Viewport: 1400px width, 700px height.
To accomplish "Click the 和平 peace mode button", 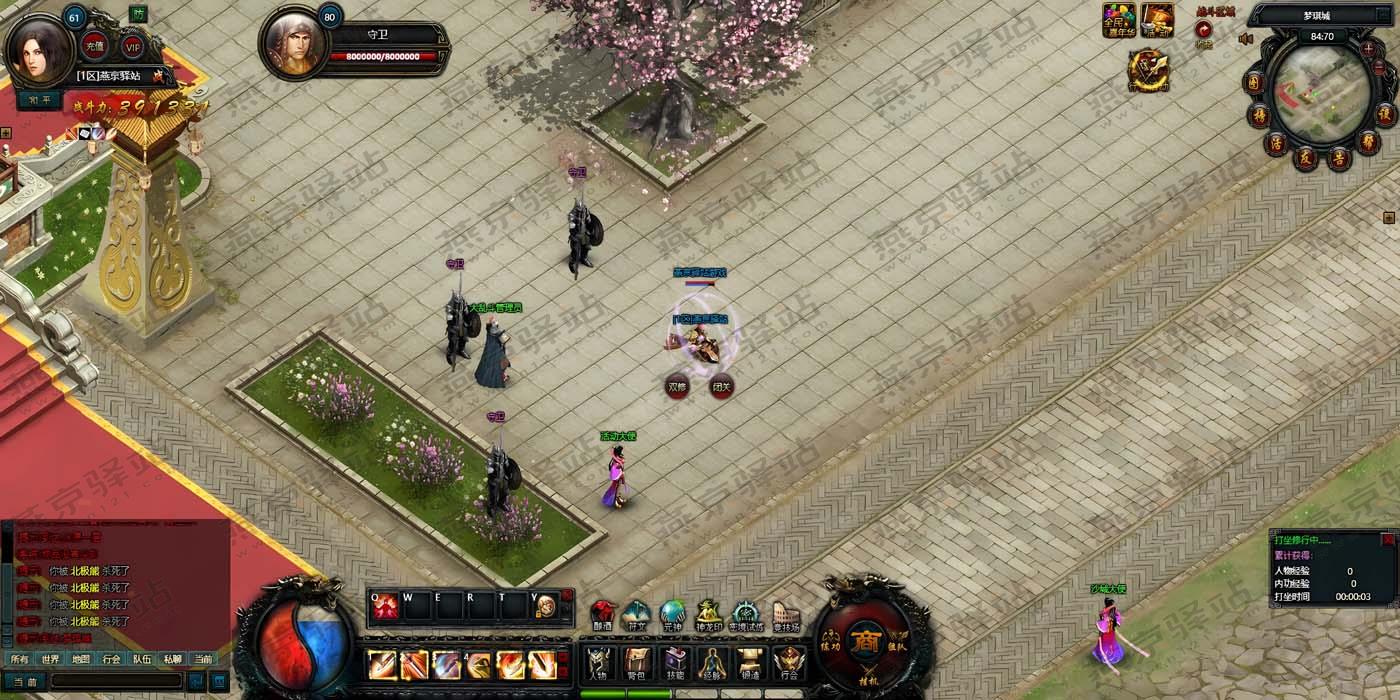I will coord(39,100).
